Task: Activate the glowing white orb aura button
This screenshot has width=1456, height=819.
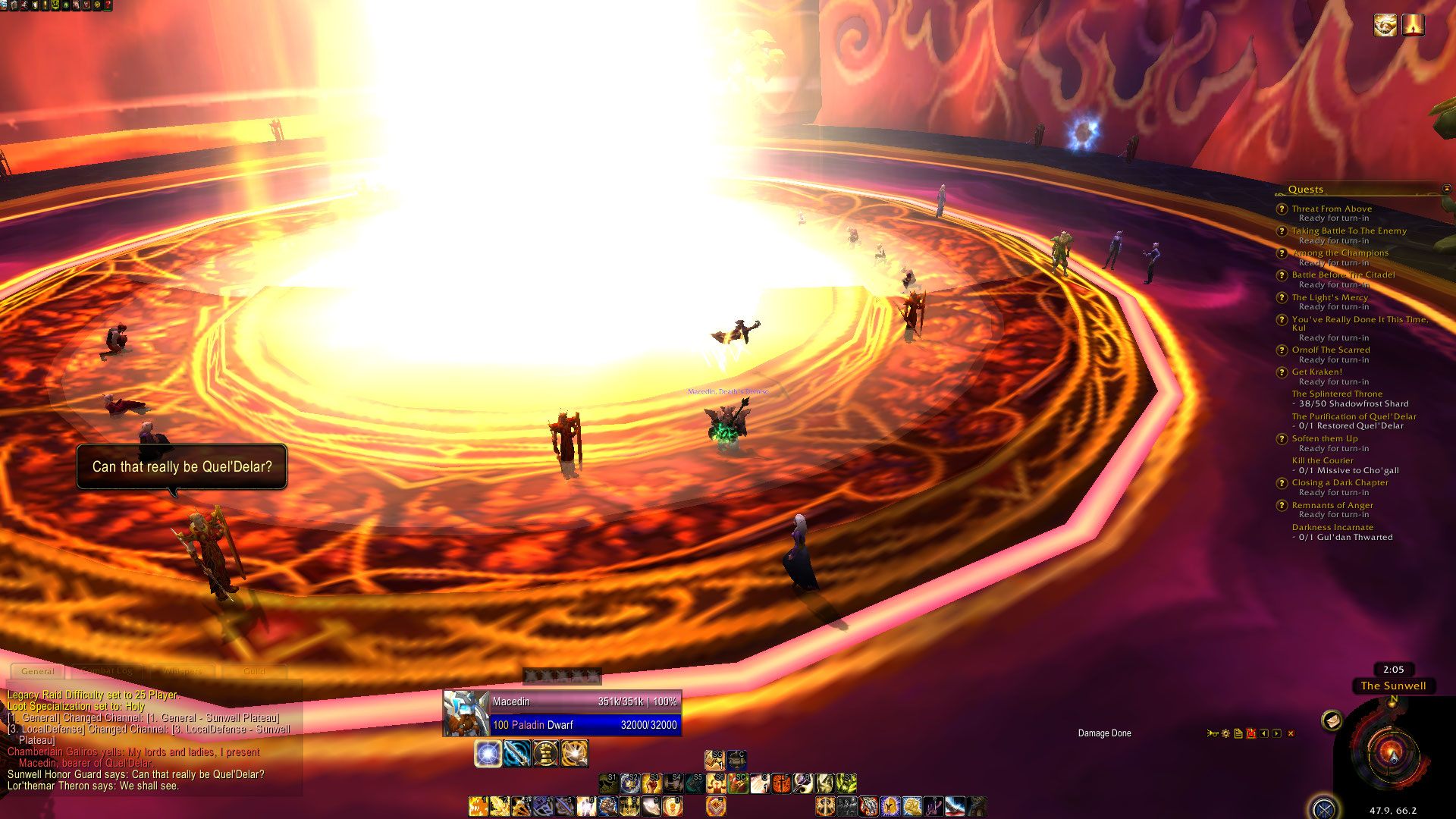Action: (x=488, y=754)
